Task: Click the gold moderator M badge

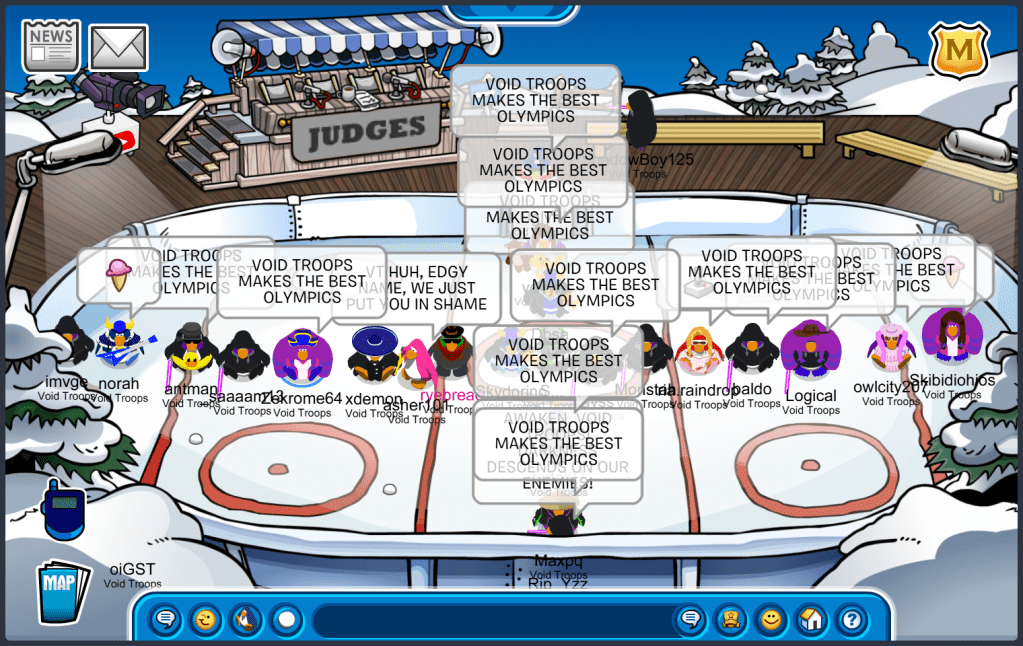Action: 959,49
